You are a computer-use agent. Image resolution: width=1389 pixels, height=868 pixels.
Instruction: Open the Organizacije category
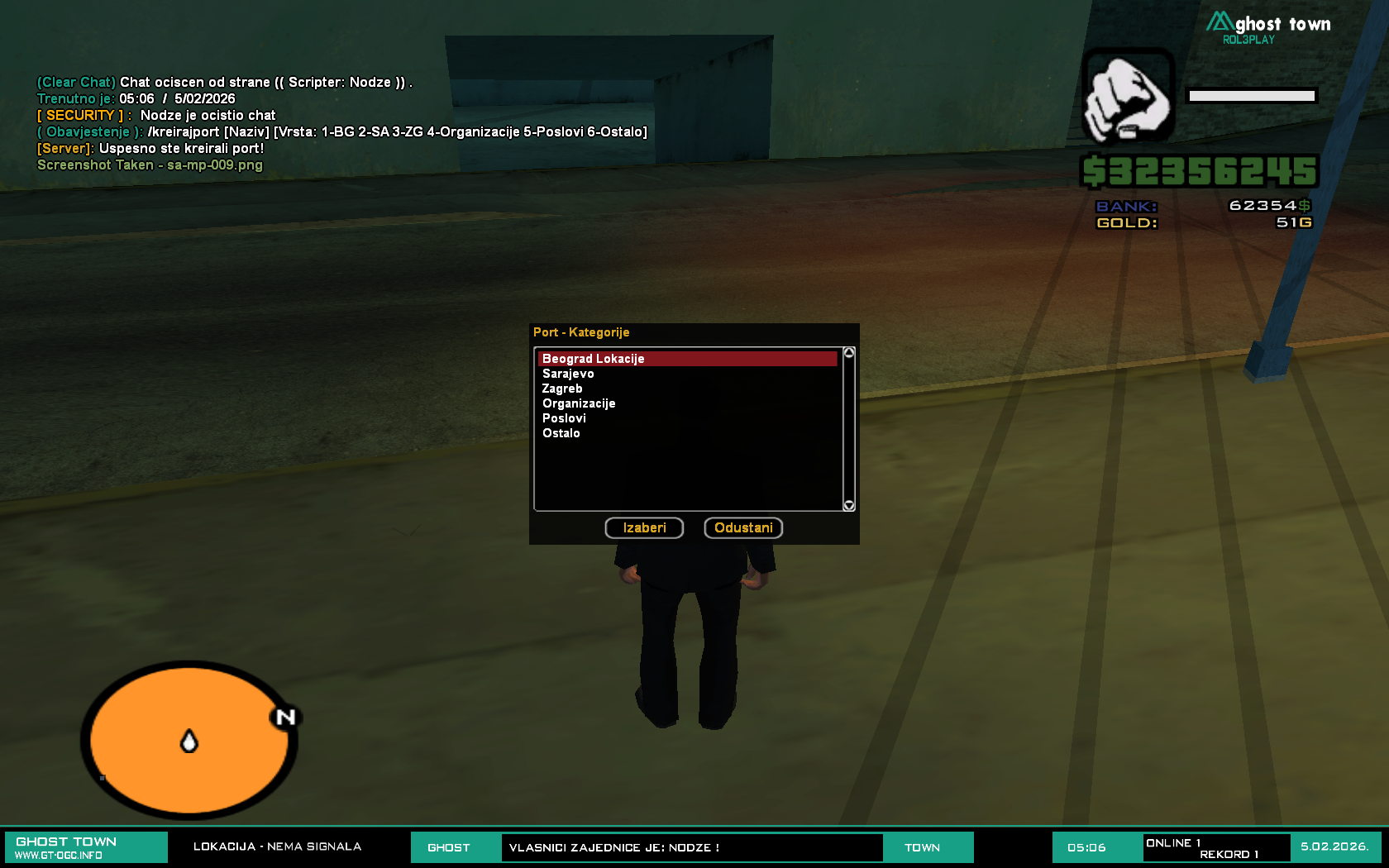(x=579, y=403)
